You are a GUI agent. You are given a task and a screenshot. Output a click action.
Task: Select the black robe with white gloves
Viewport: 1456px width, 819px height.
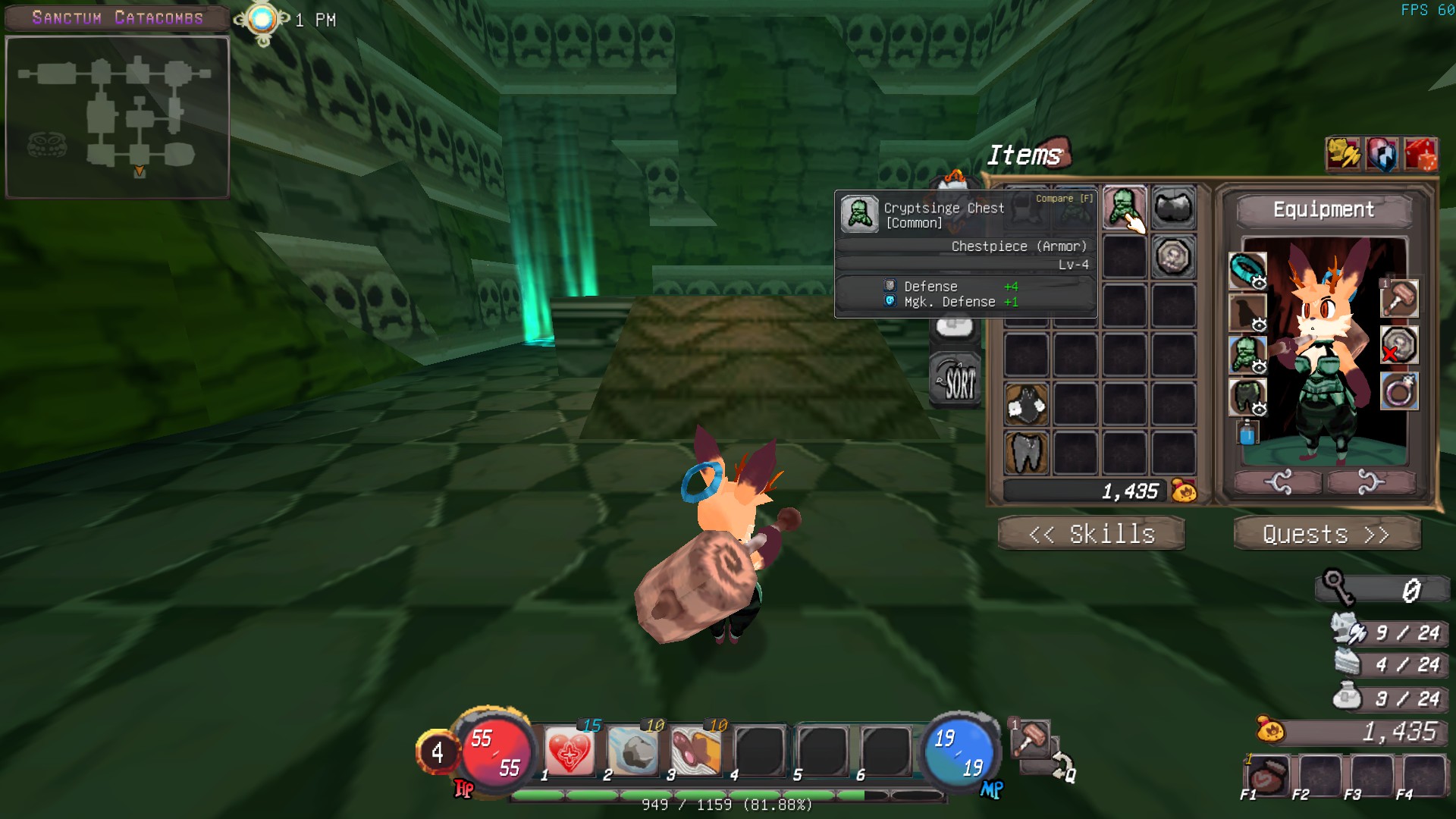[1026, 403]
